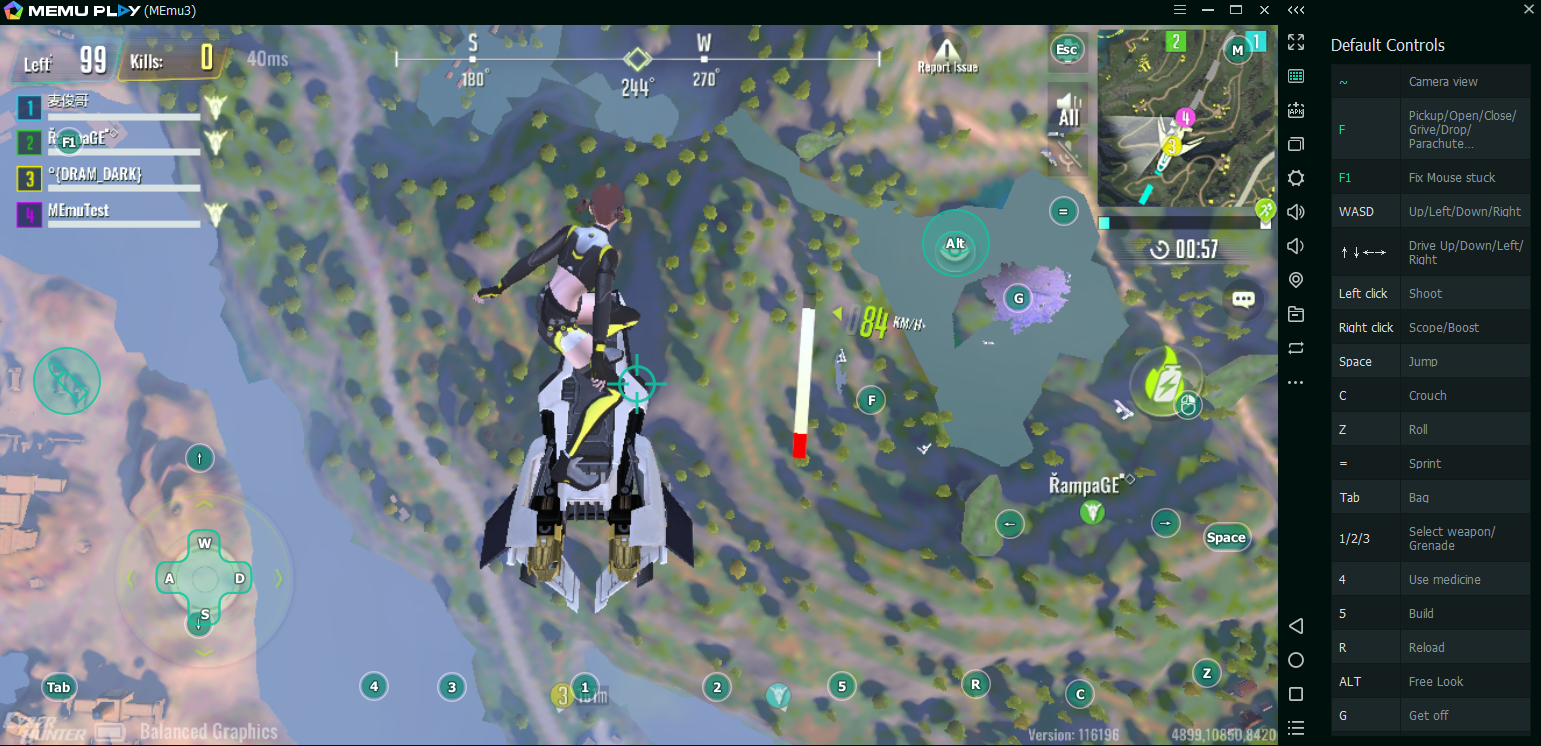Open MEmu keyboard mapping settings
This screenshot has width=1541, height=746.
click(x=1296, y=76)
